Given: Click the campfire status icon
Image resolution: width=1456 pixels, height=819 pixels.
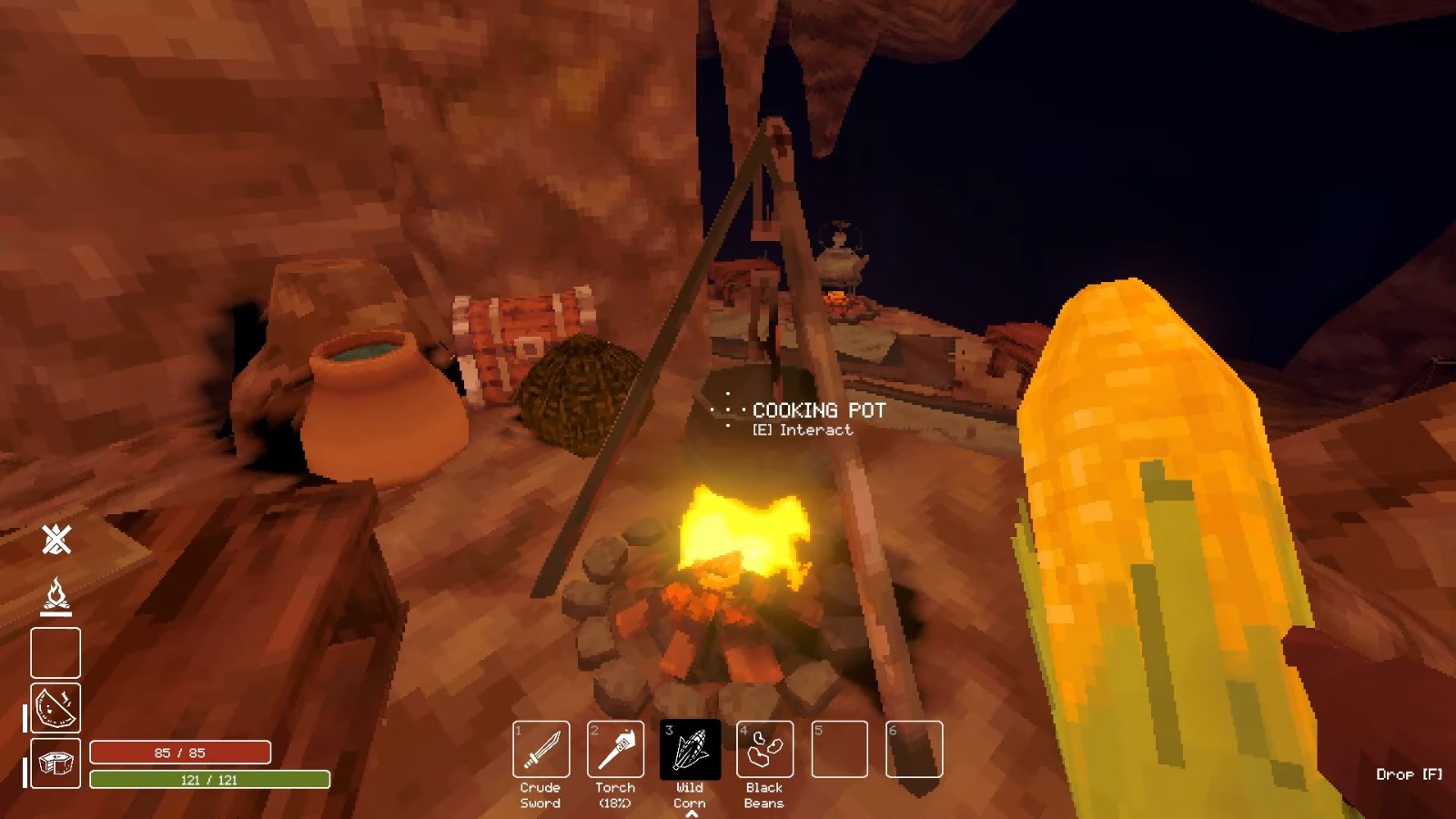Looking at the screenshot, I should coord(56,597).
